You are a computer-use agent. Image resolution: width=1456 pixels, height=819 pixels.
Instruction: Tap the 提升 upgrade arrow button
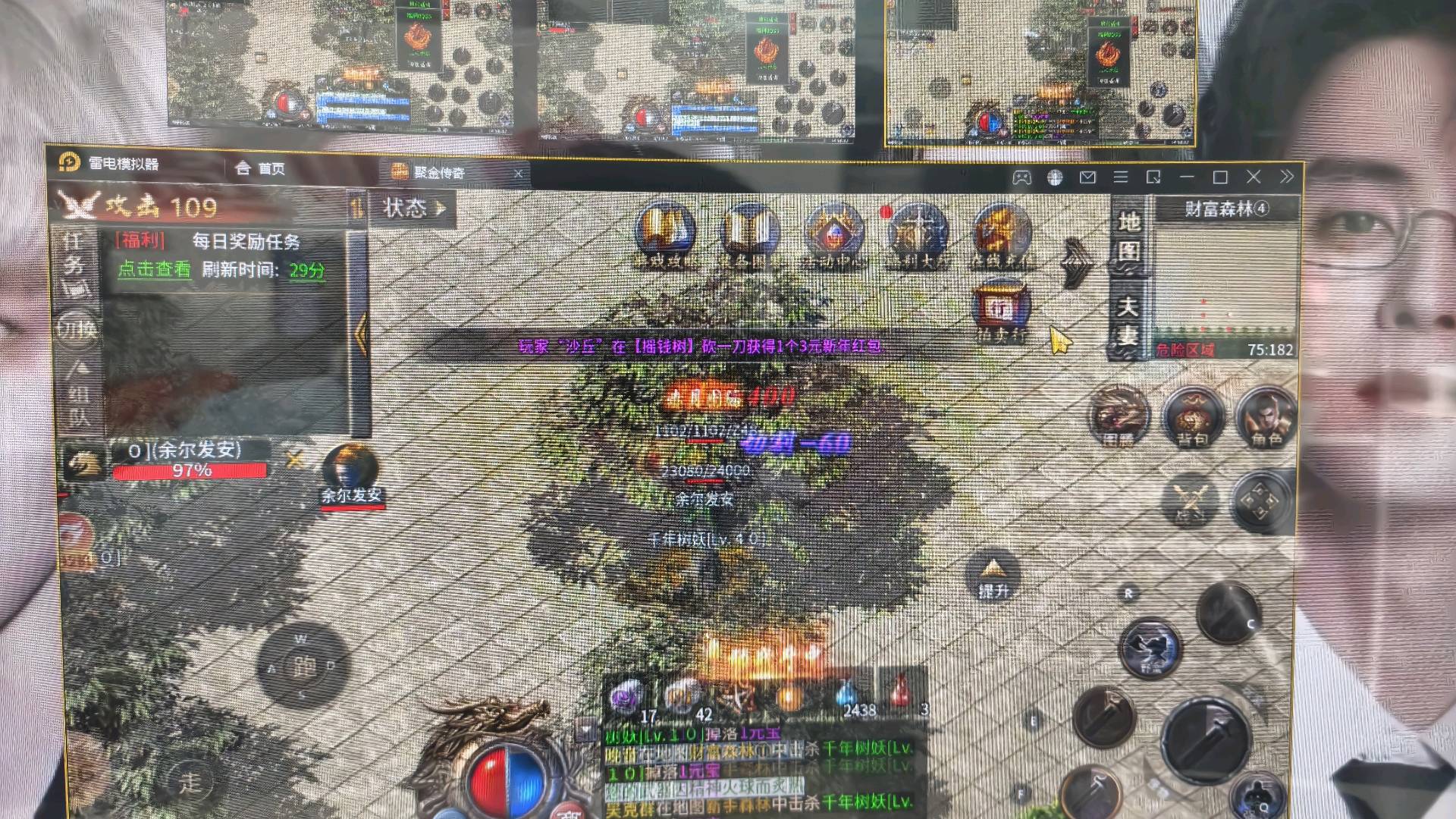coord(993,576)
